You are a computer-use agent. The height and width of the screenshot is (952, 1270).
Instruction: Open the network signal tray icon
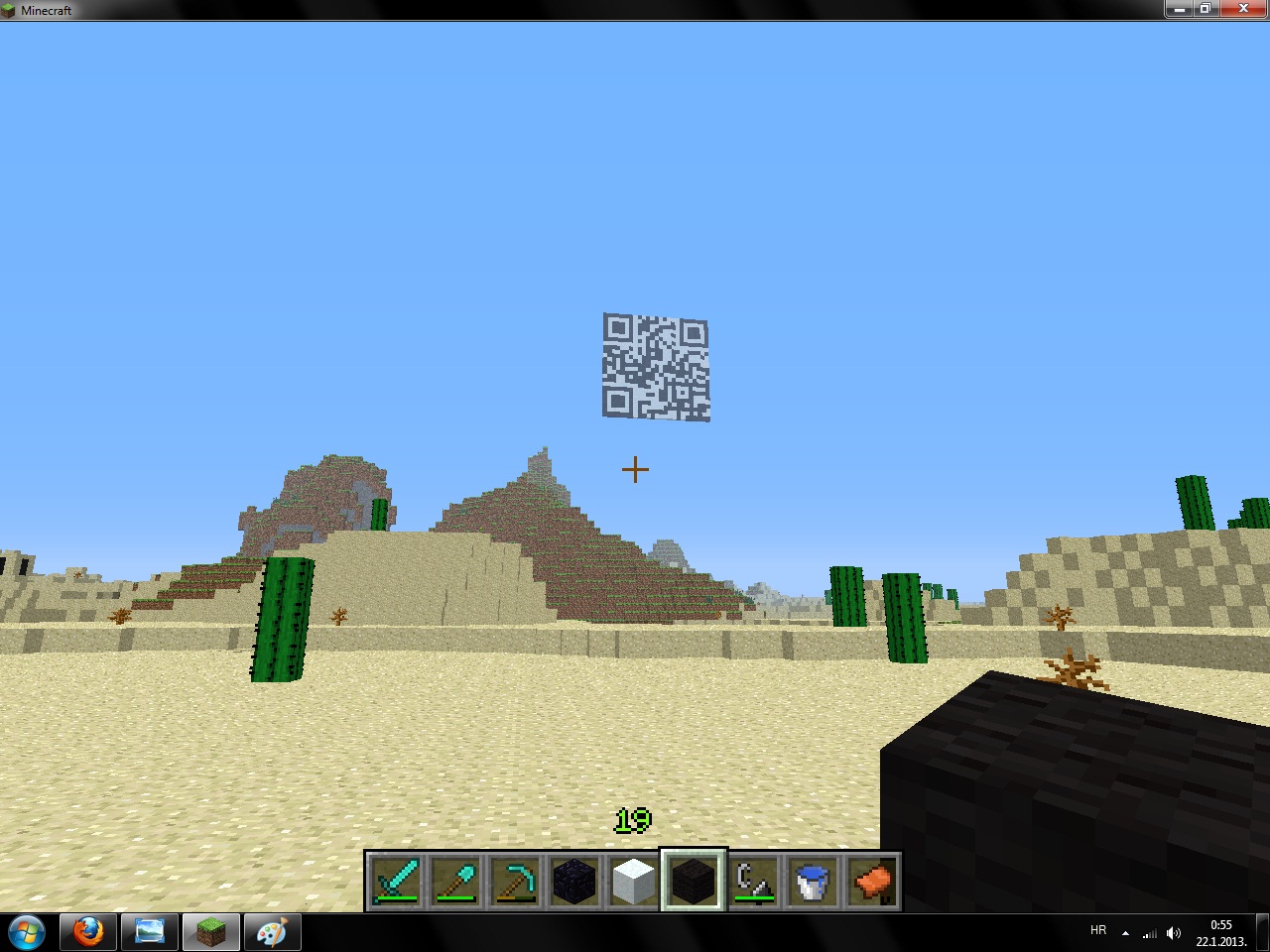point(1149,933)
